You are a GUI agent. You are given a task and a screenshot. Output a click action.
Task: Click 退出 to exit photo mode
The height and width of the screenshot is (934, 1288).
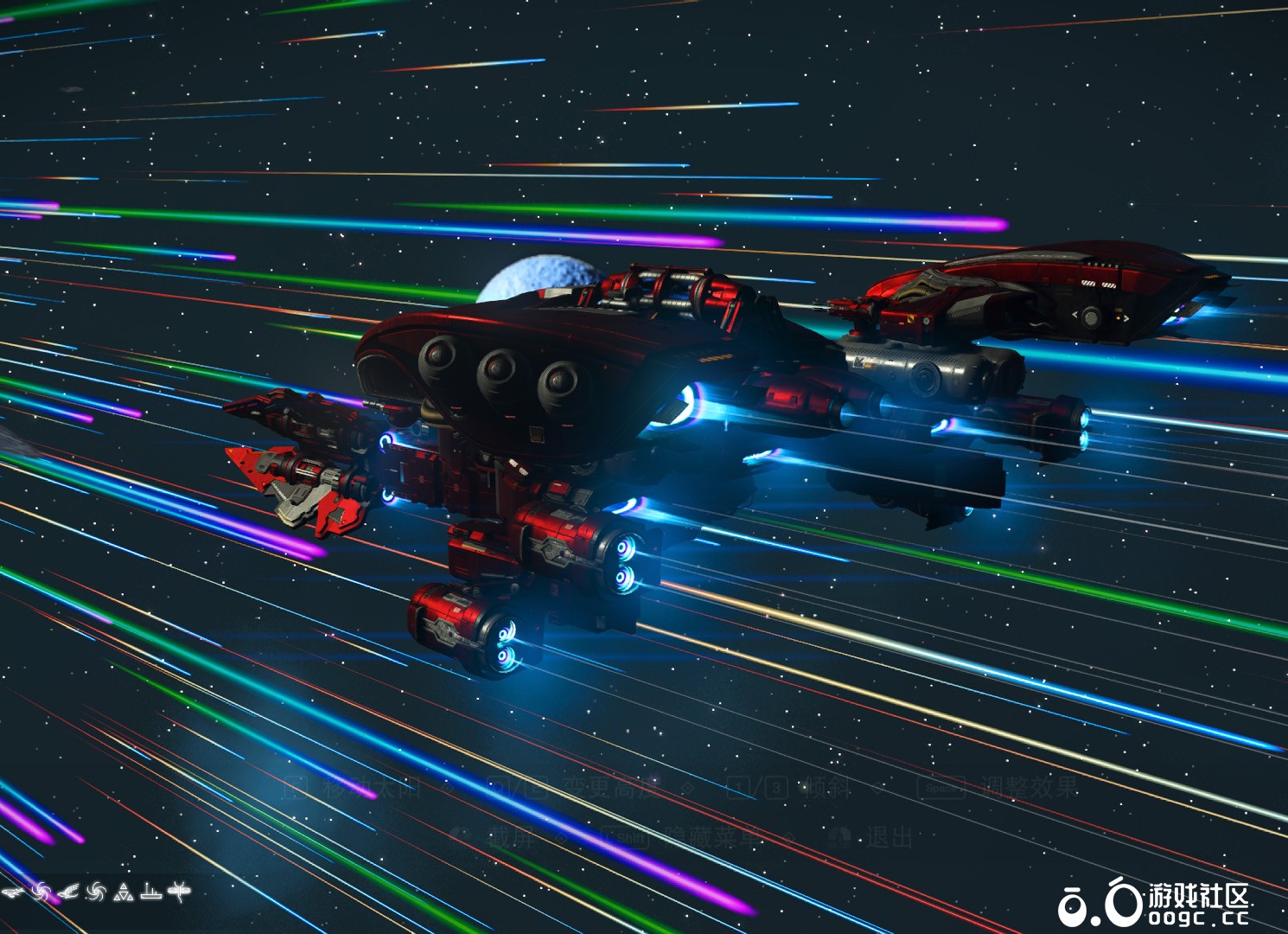pos(890,835)
